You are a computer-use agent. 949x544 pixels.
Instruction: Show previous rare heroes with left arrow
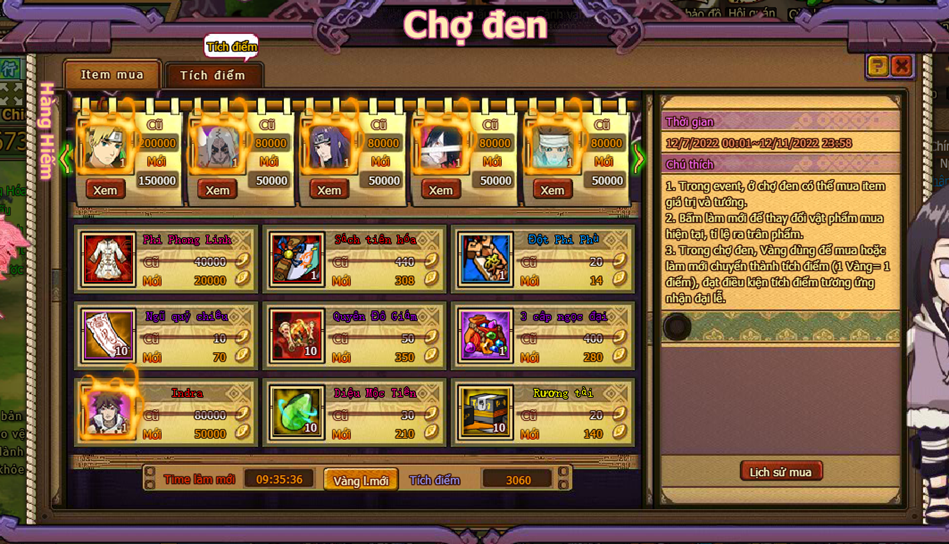[x=66, y=158]
